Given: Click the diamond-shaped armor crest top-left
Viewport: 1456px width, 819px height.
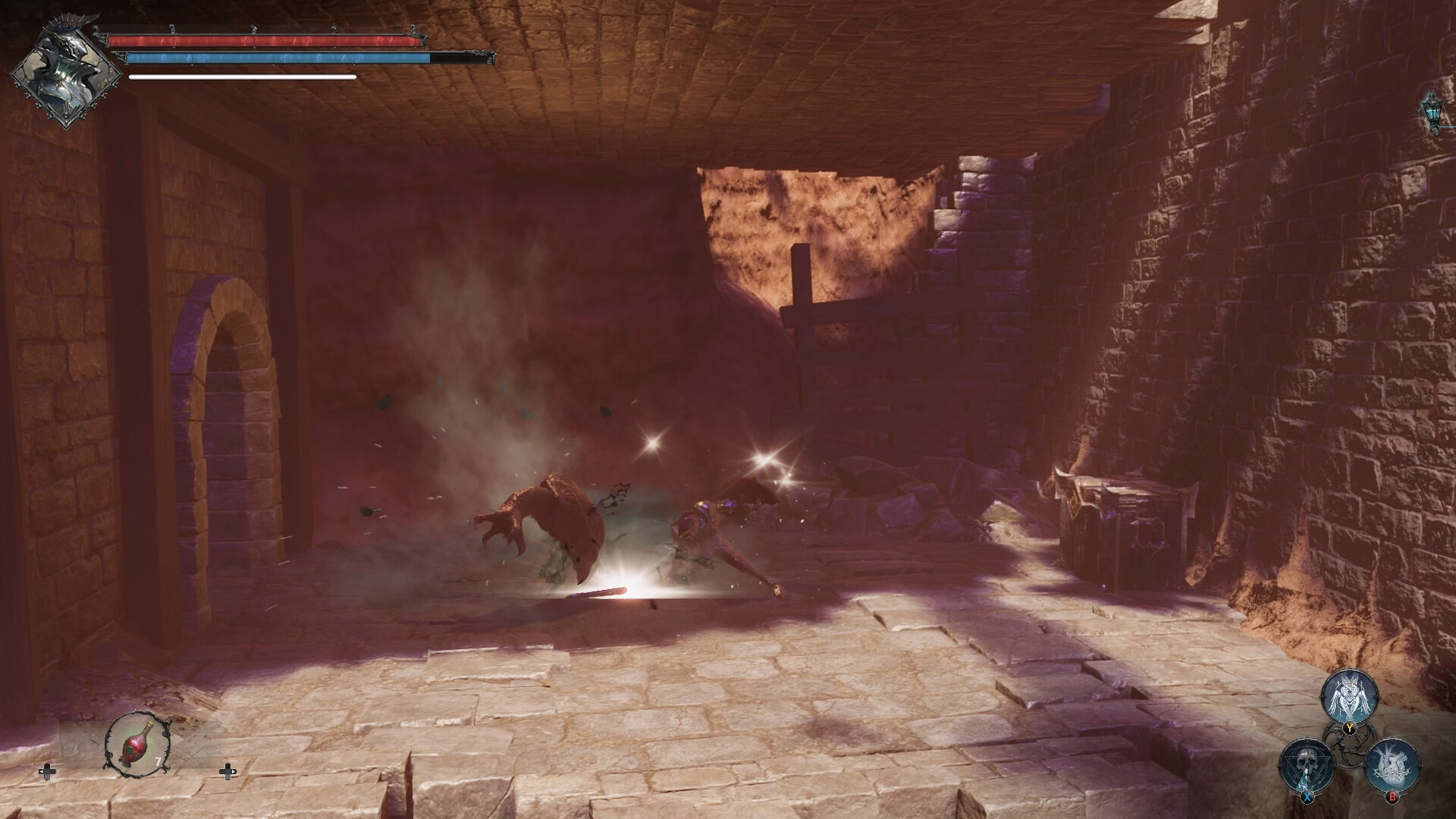Looking at the screenshot, I should [x=64, y=64].
